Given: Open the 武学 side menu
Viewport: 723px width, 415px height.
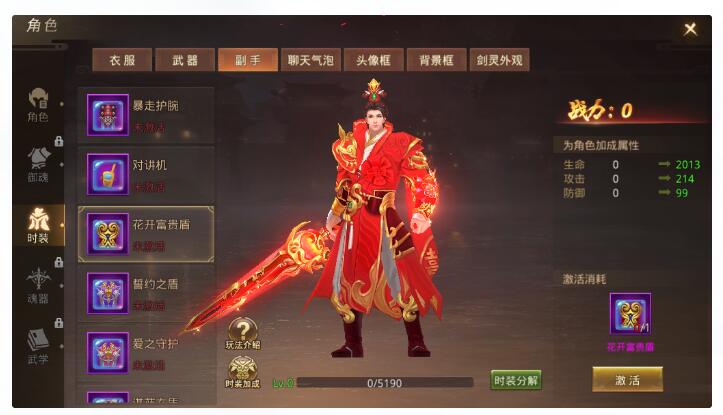Looking at the screenshot, I should pyautogui.click(x=38, y=346).
